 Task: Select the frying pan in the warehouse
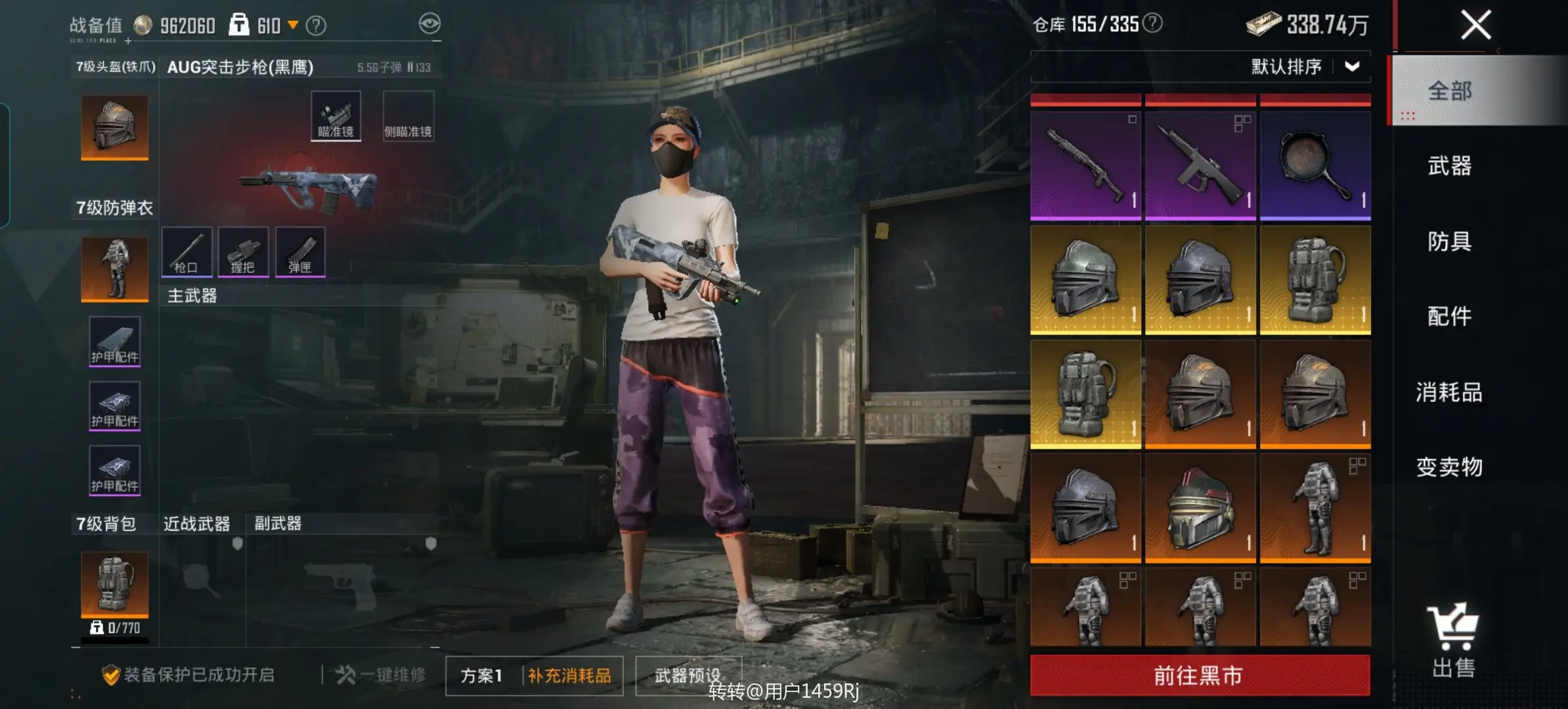pos(1315,165)
